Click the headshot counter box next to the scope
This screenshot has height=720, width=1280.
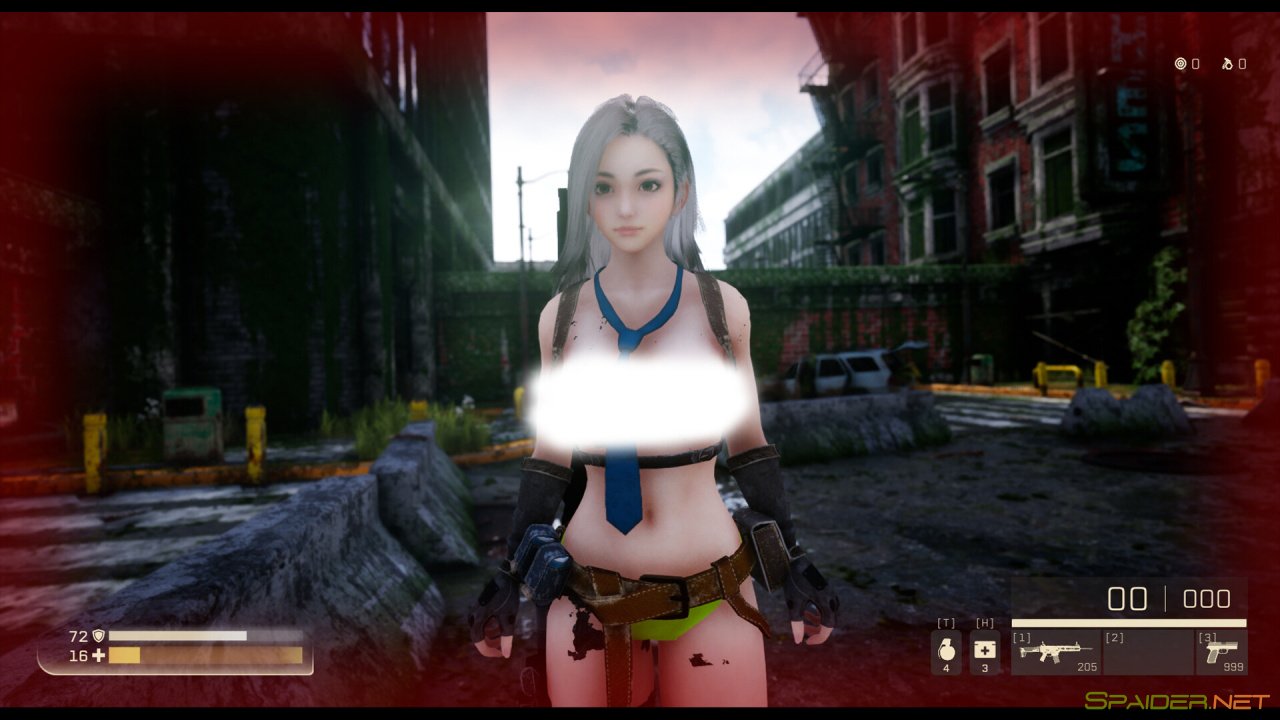coord(1196,64)
